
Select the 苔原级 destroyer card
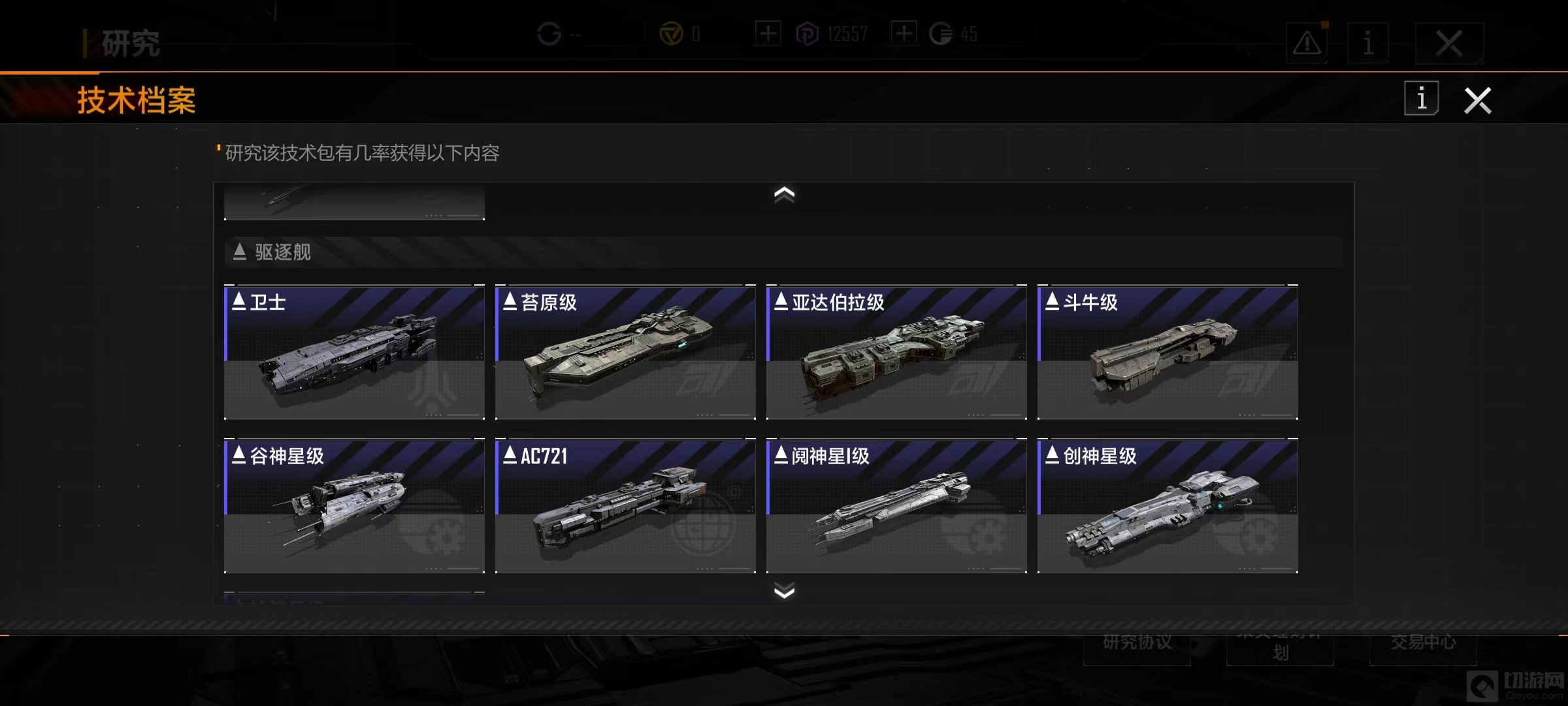click(x=625, y=352)
